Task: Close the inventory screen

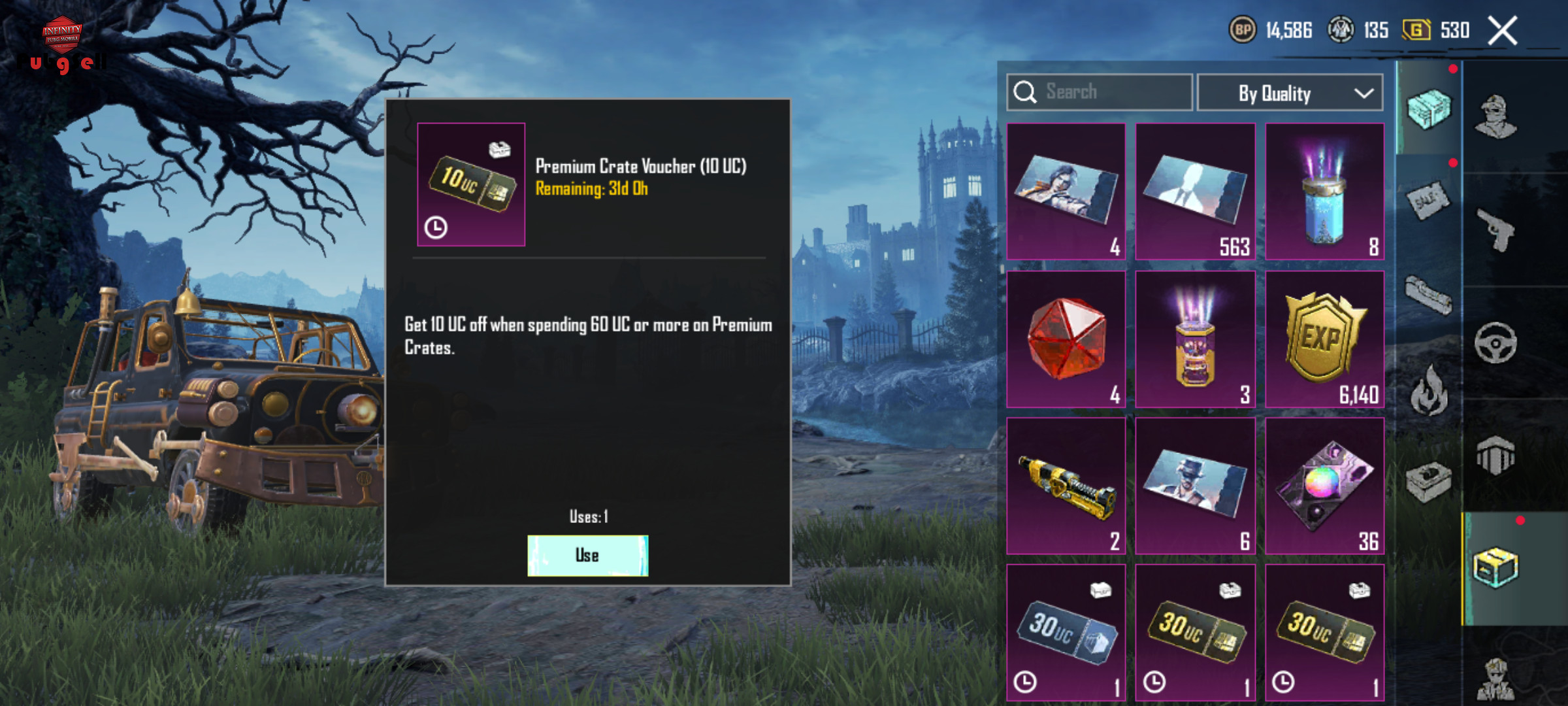Action: (1502, 31)
